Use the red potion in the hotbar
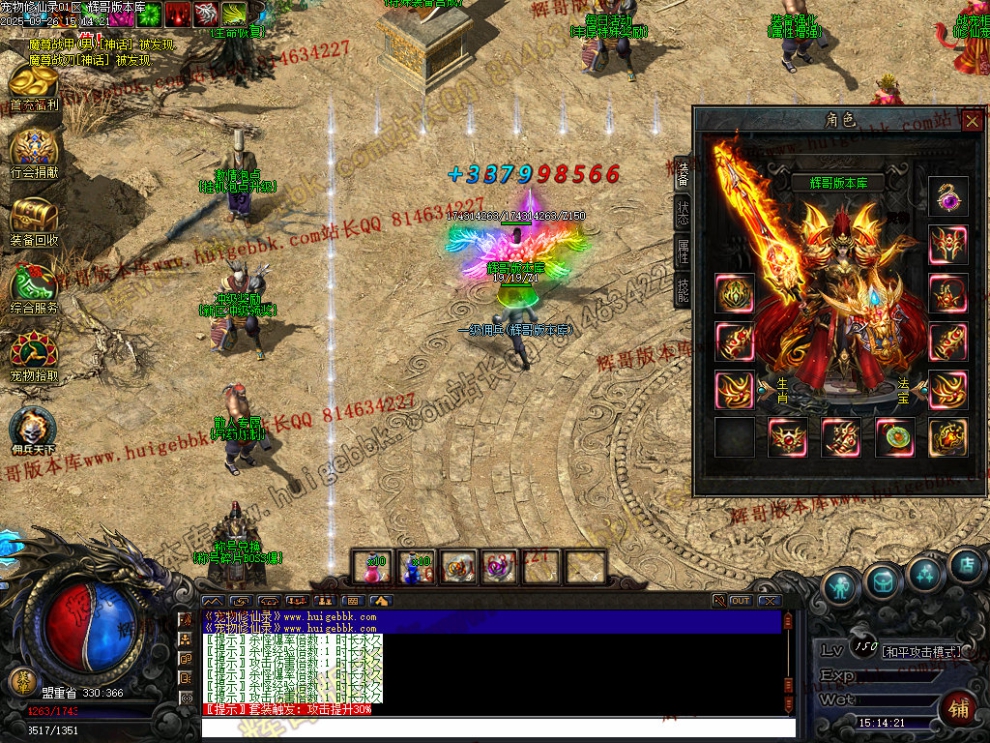The image size is (990, 743). (375, 568)
